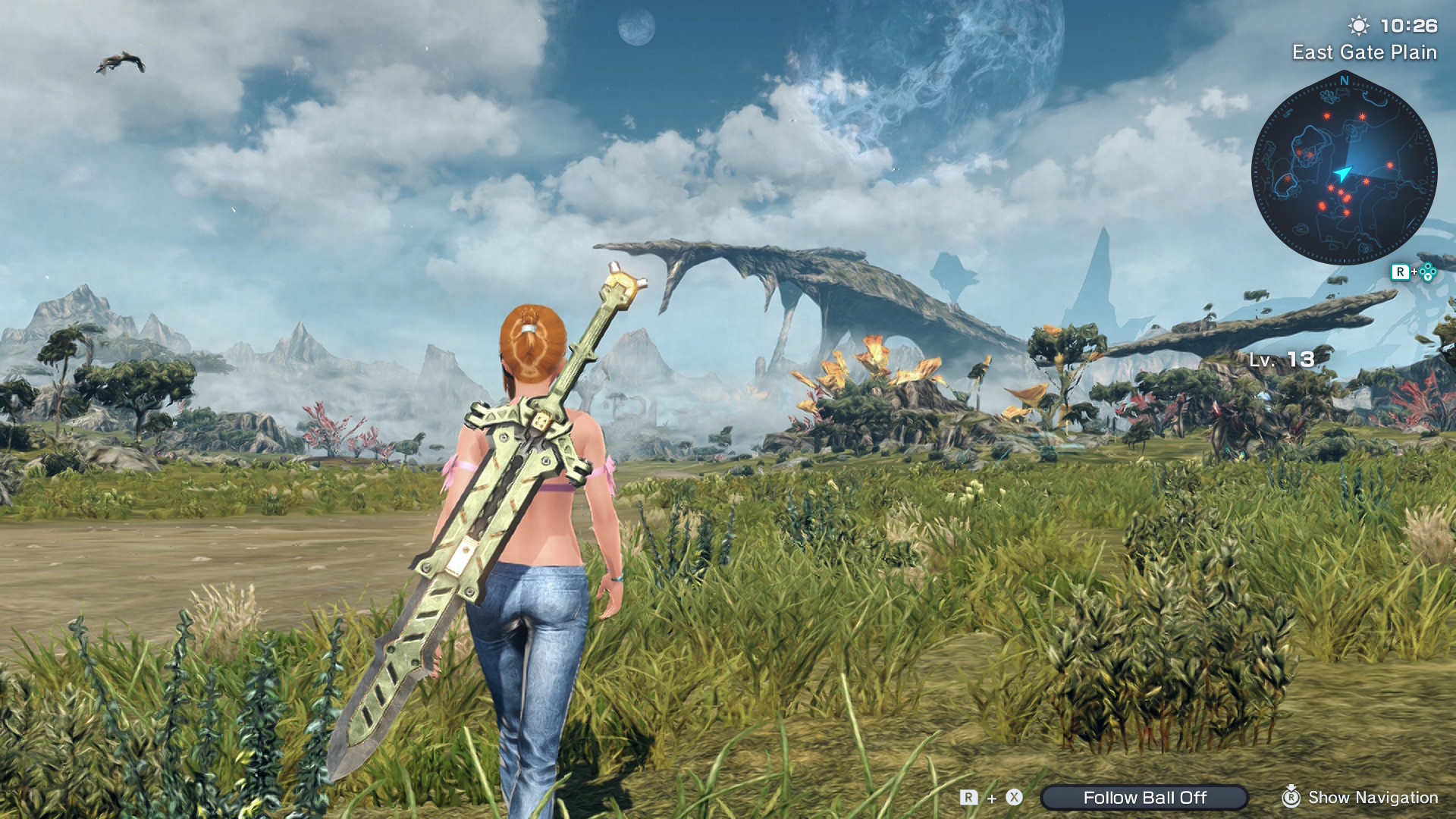Click the R button icon below the minimap

click(1402, 271)
